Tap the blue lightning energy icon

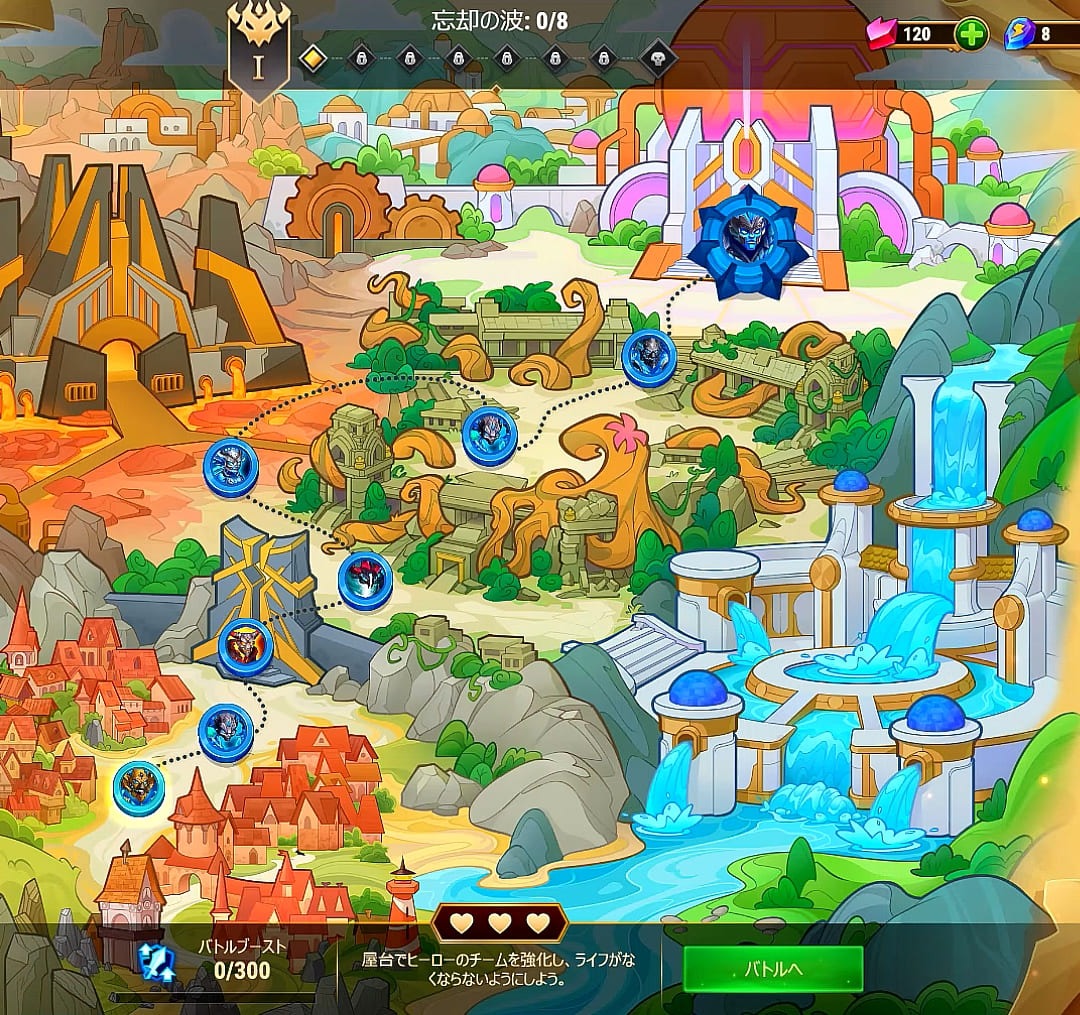[x=1018, y=34]
